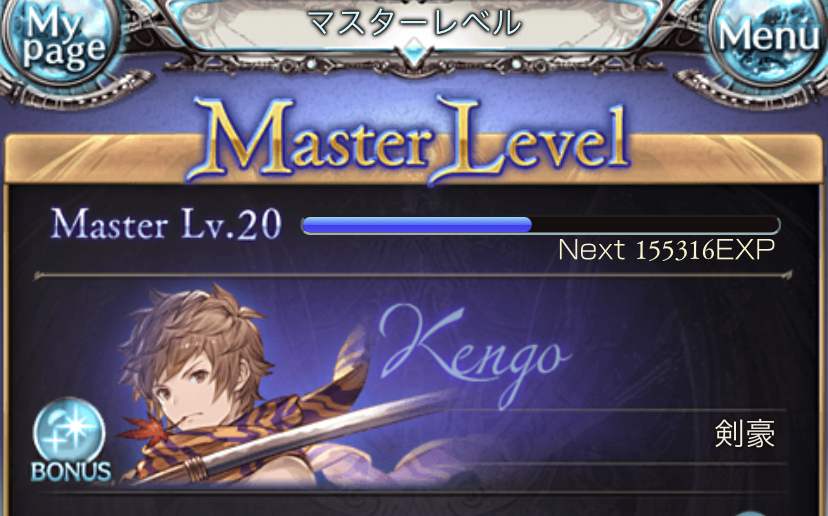Tap the blue BONUS icon
The height and width of the screenshot is (516, 828).
[69, 440]
